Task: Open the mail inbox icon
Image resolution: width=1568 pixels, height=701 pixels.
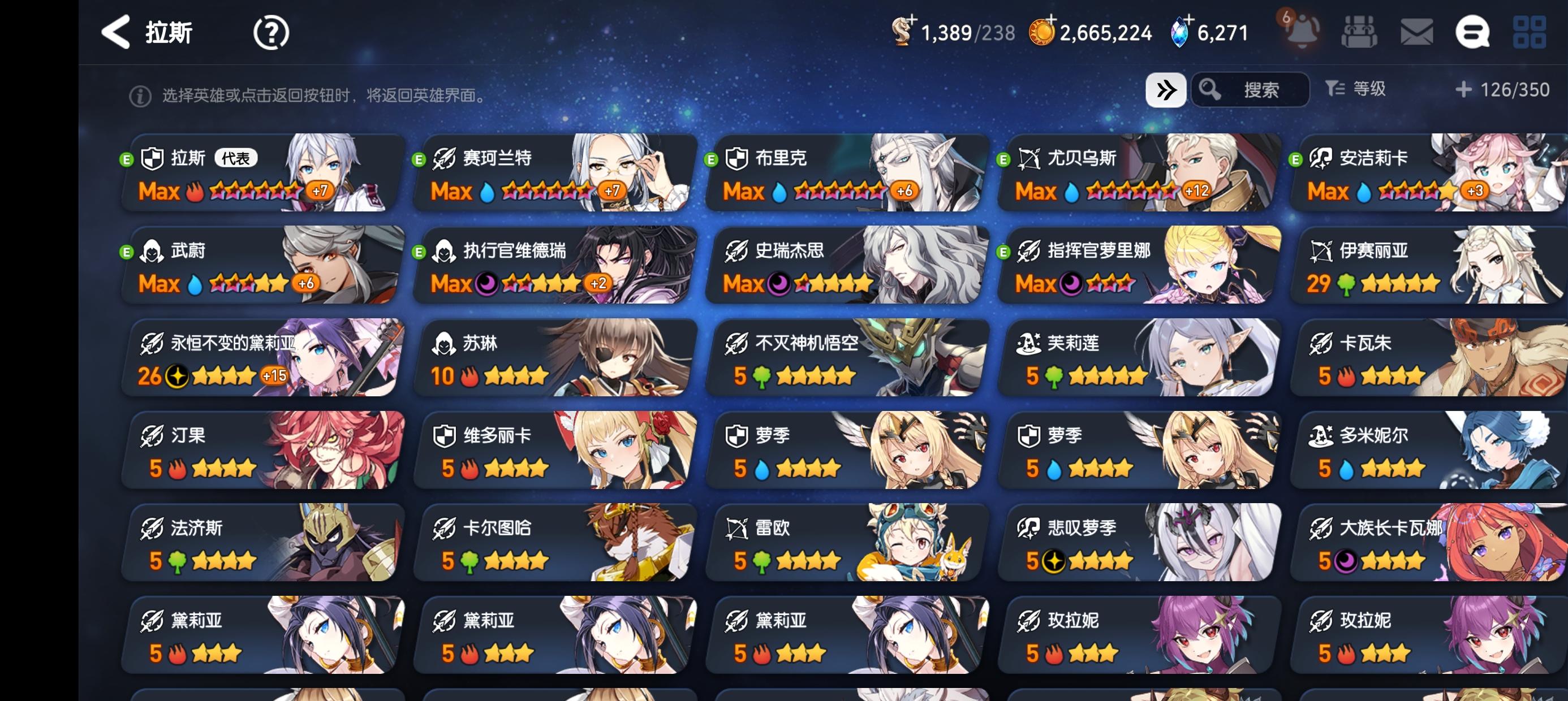Action: tap(1418, 33)
